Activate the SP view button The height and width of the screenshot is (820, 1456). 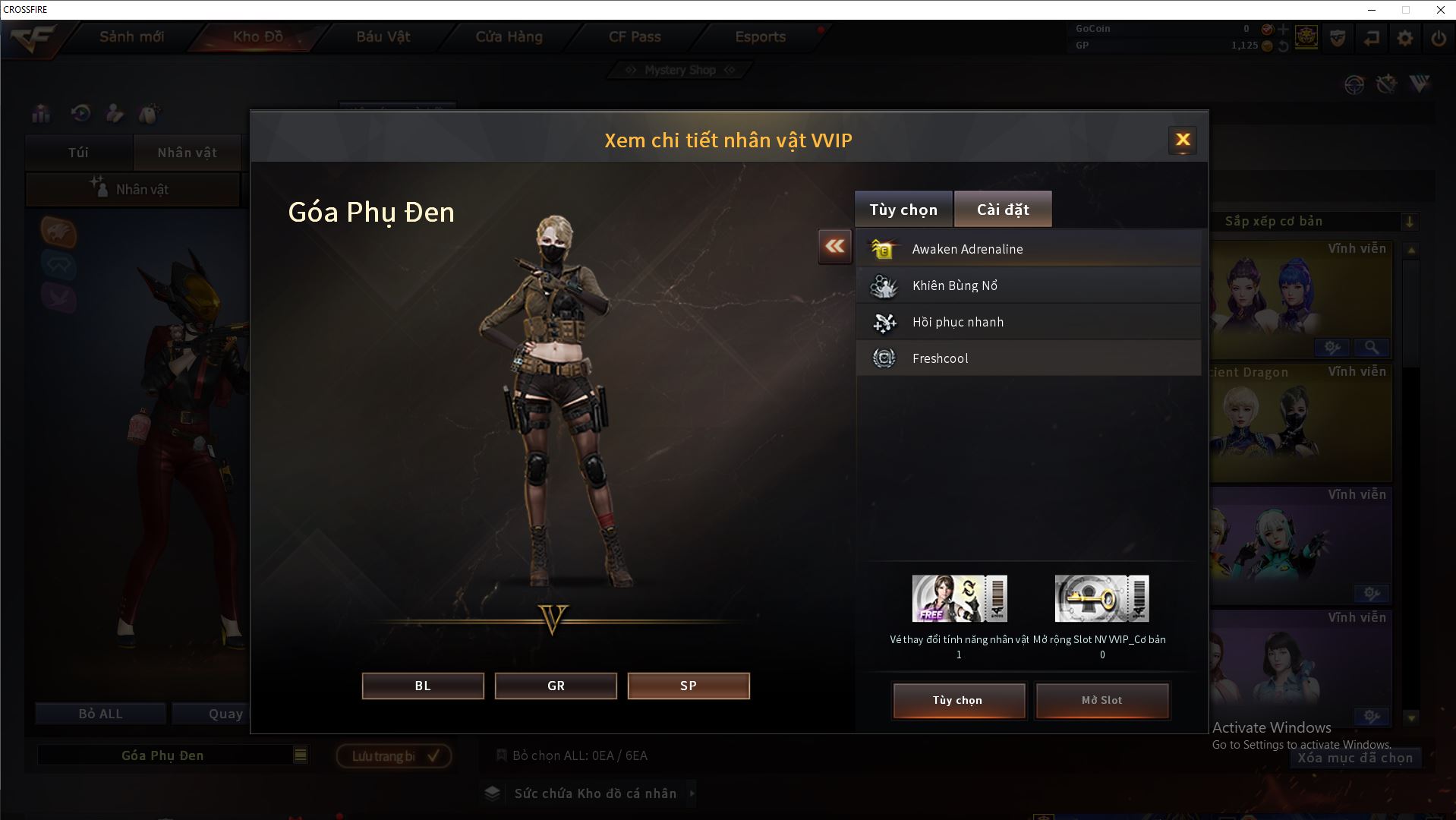coord(689,686)
